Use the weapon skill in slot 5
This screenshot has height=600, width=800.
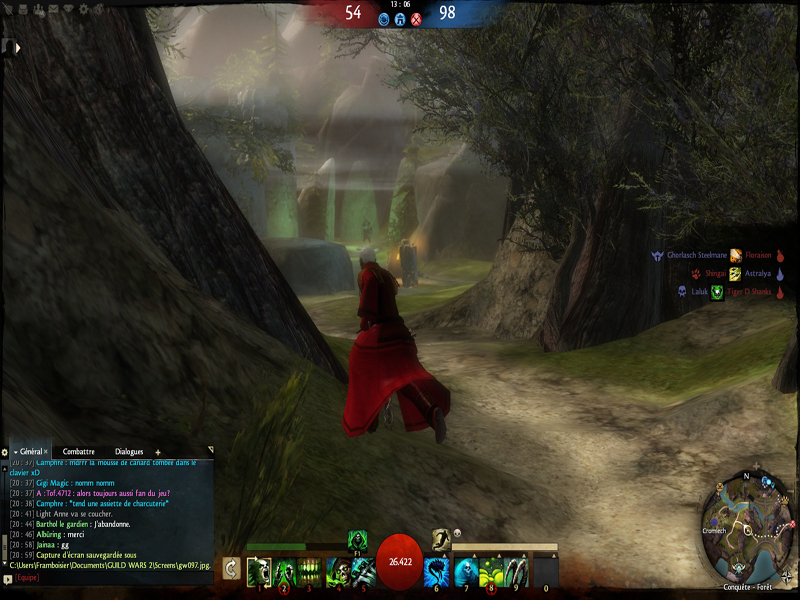pos(362,571)
